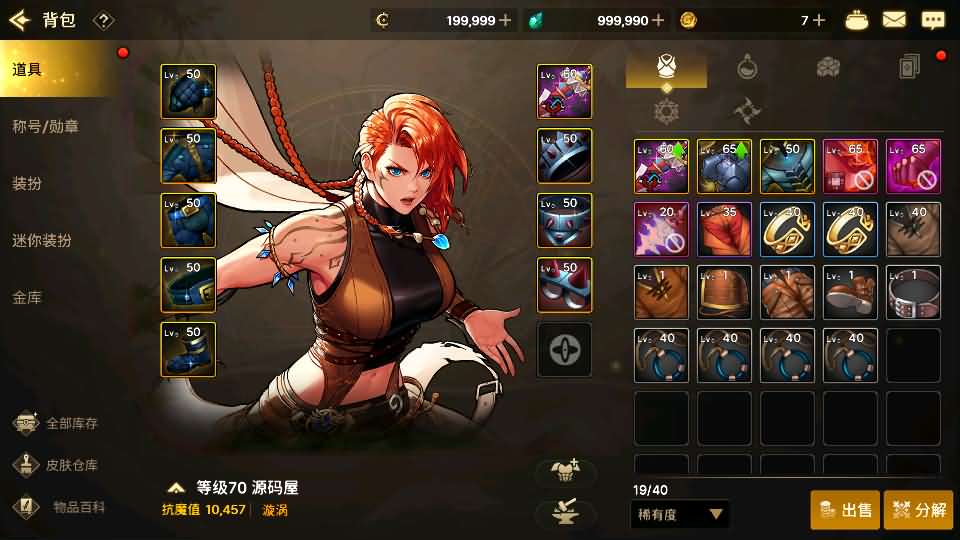Switch to the 装扮 section
This screenshot has height=540, width=960.
click(28, 184)
